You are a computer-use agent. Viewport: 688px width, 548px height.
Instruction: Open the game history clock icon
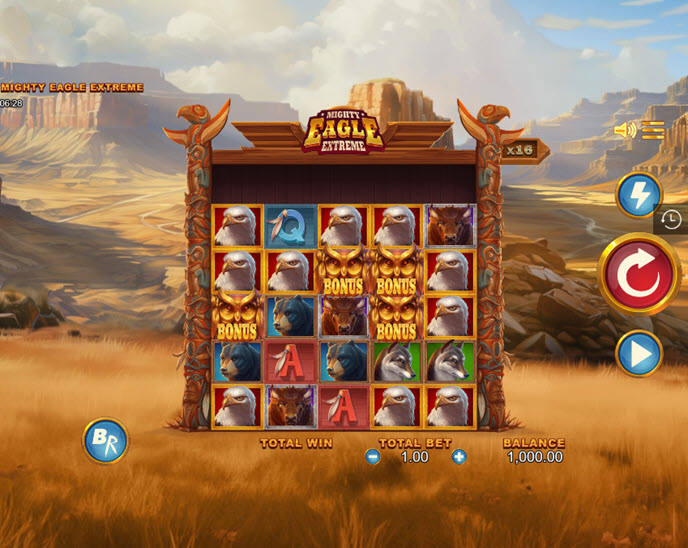tap(671, 220)
